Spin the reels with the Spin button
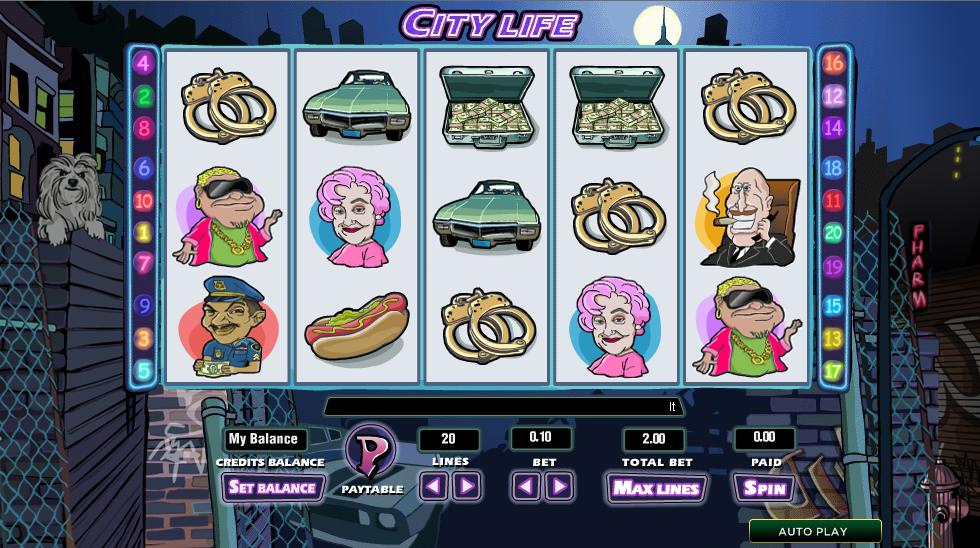980x548 pixels. 764,488
